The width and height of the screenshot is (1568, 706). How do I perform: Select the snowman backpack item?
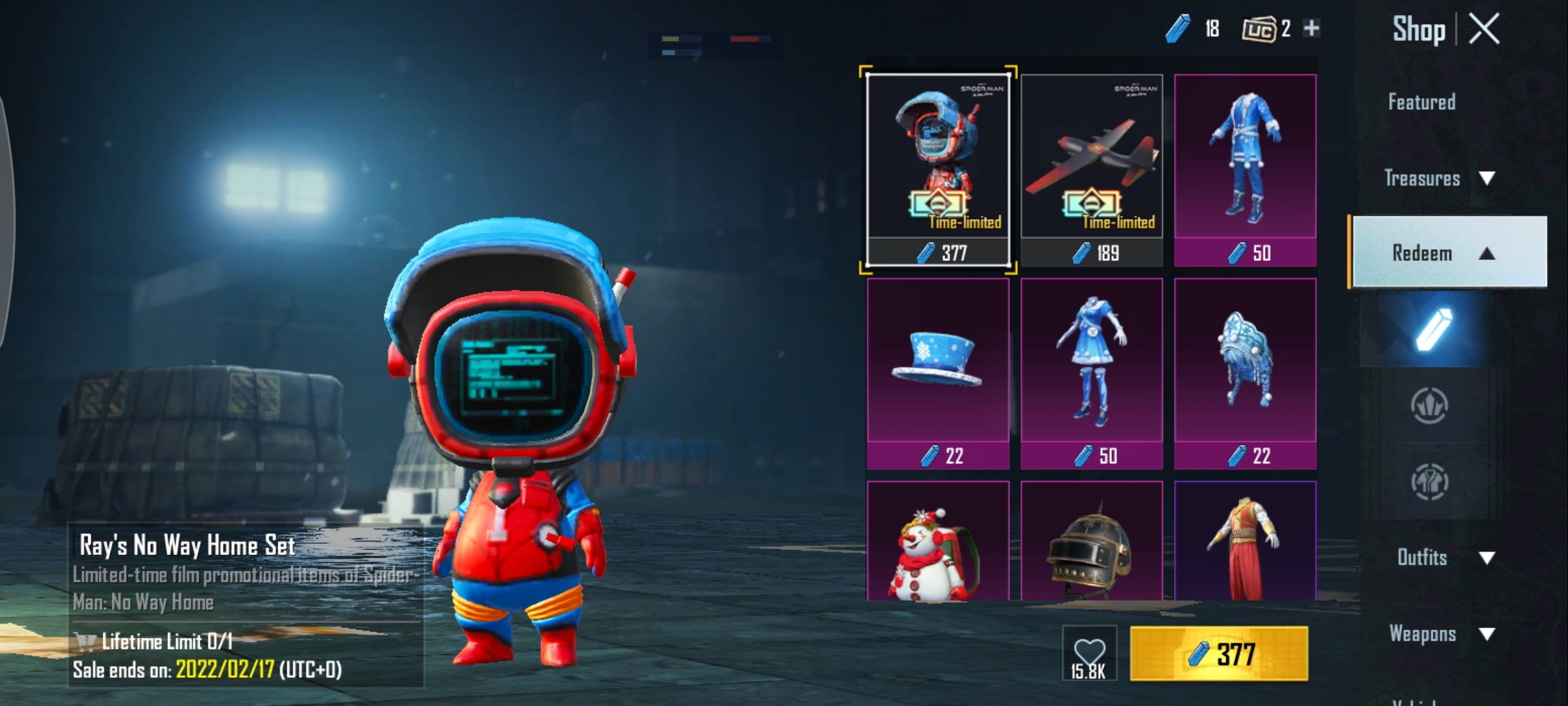click(938, 543)
